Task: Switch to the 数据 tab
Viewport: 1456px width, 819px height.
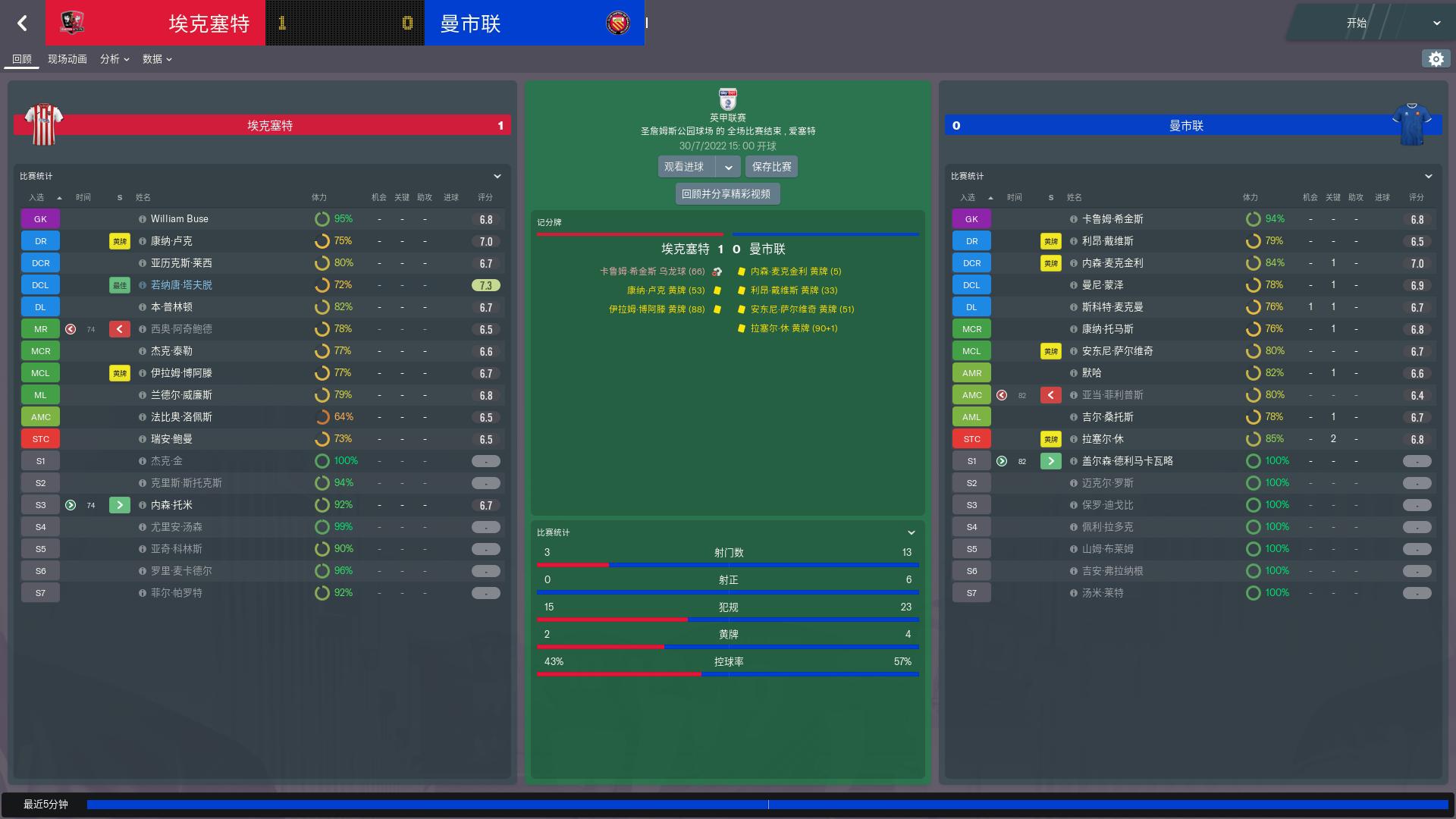Action: [x=153, y=58]
